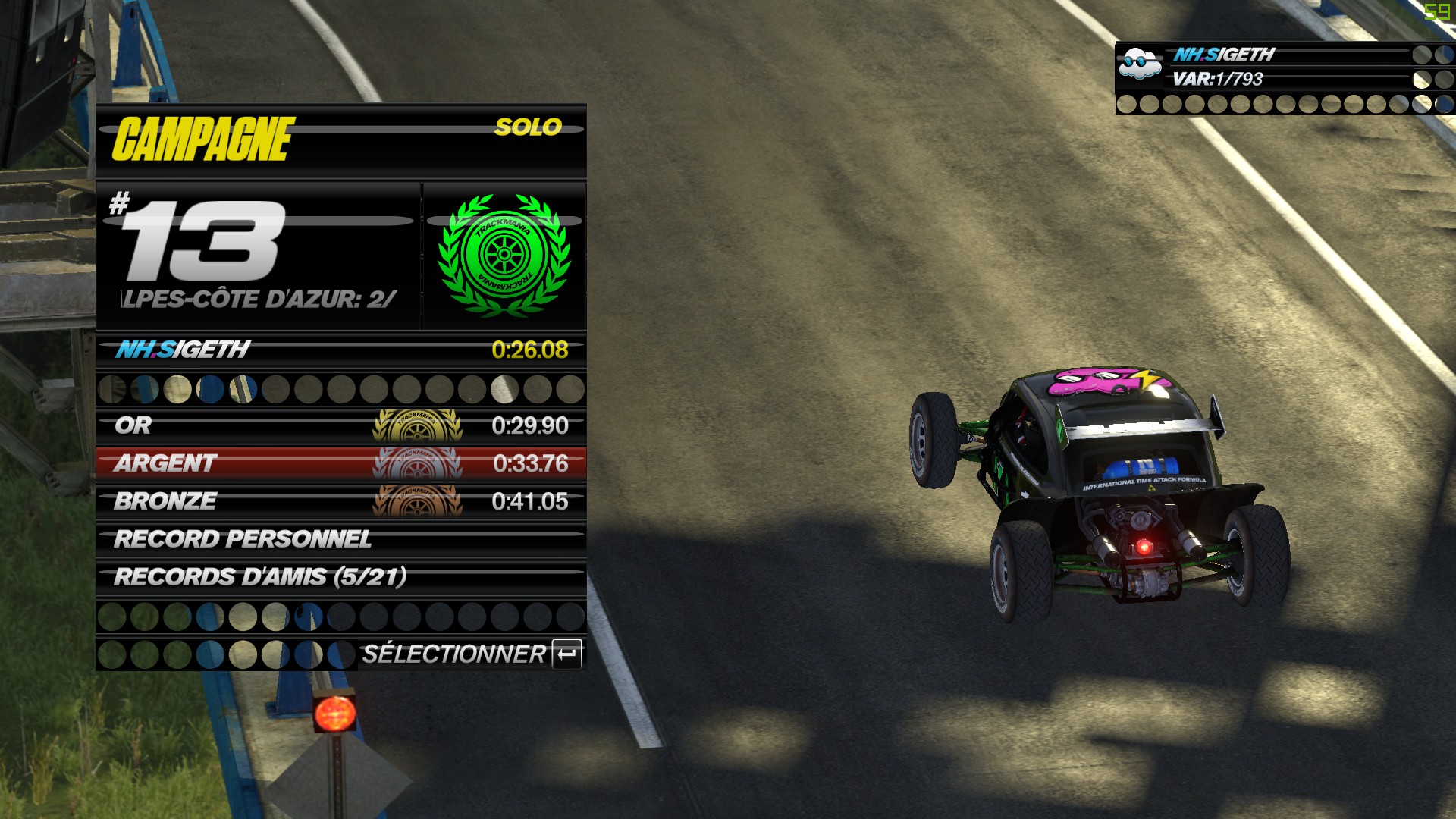Image resolution: width=1456 pixels, height=819 pixels.
Task: Choose the ARGENT silver medal row
Action: (x=340, y=463)
